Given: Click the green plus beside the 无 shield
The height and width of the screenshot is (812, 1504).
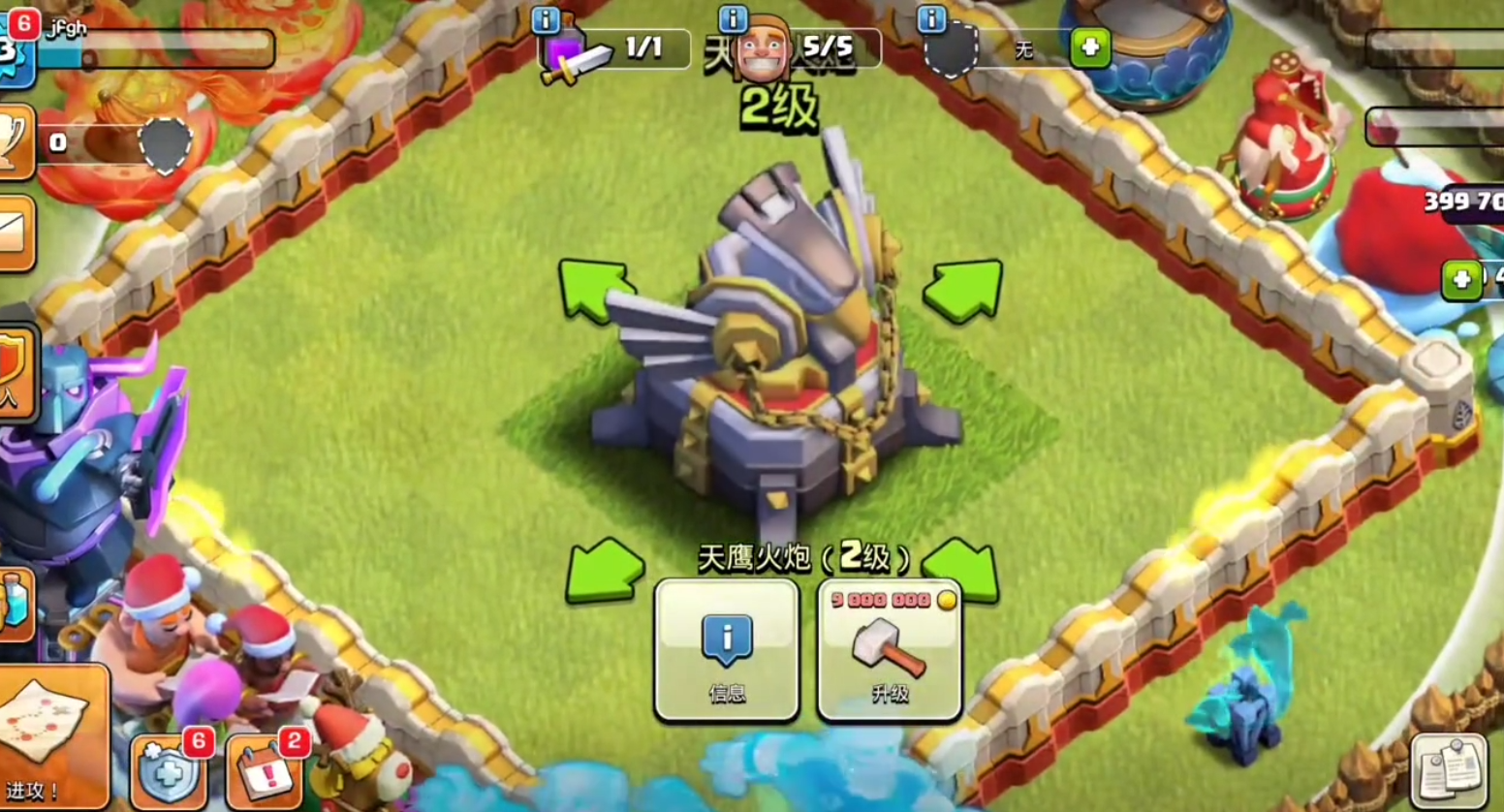Looking at the screenshot, I should pos(1090,47).
